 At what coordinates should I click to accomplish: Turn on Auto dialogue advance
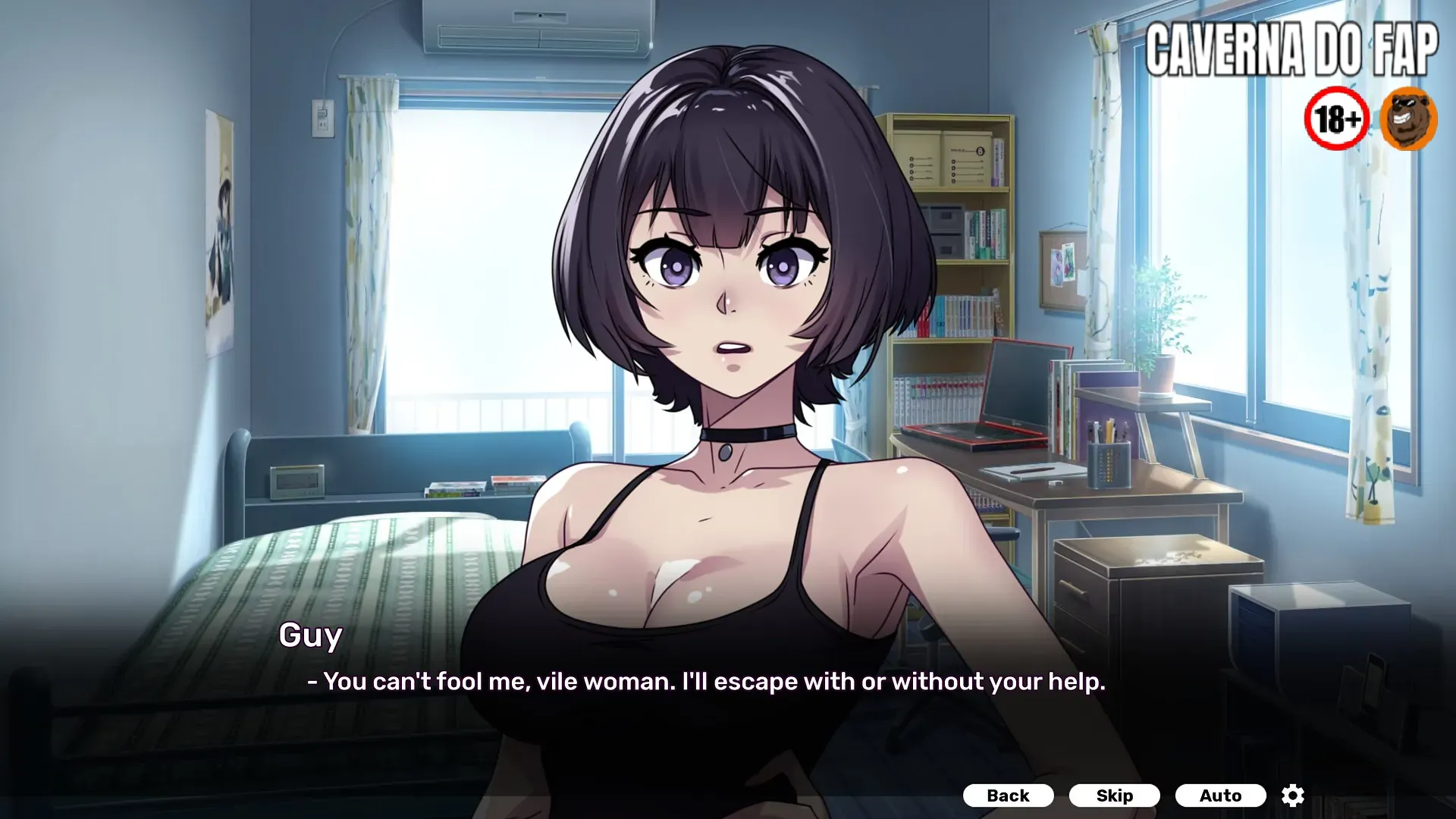pos(1220,795)
